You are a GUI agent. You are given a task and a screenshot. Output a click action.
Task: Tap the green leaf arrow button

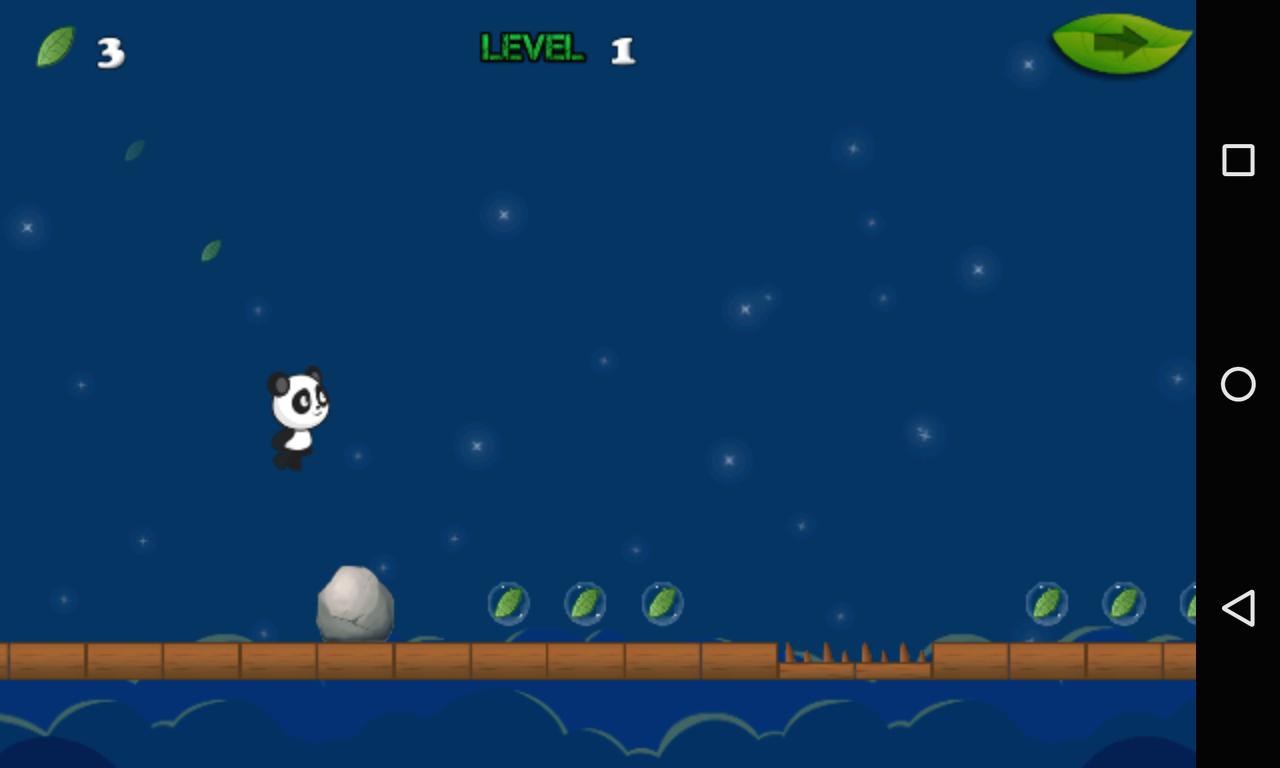[x=1120, y=42]
